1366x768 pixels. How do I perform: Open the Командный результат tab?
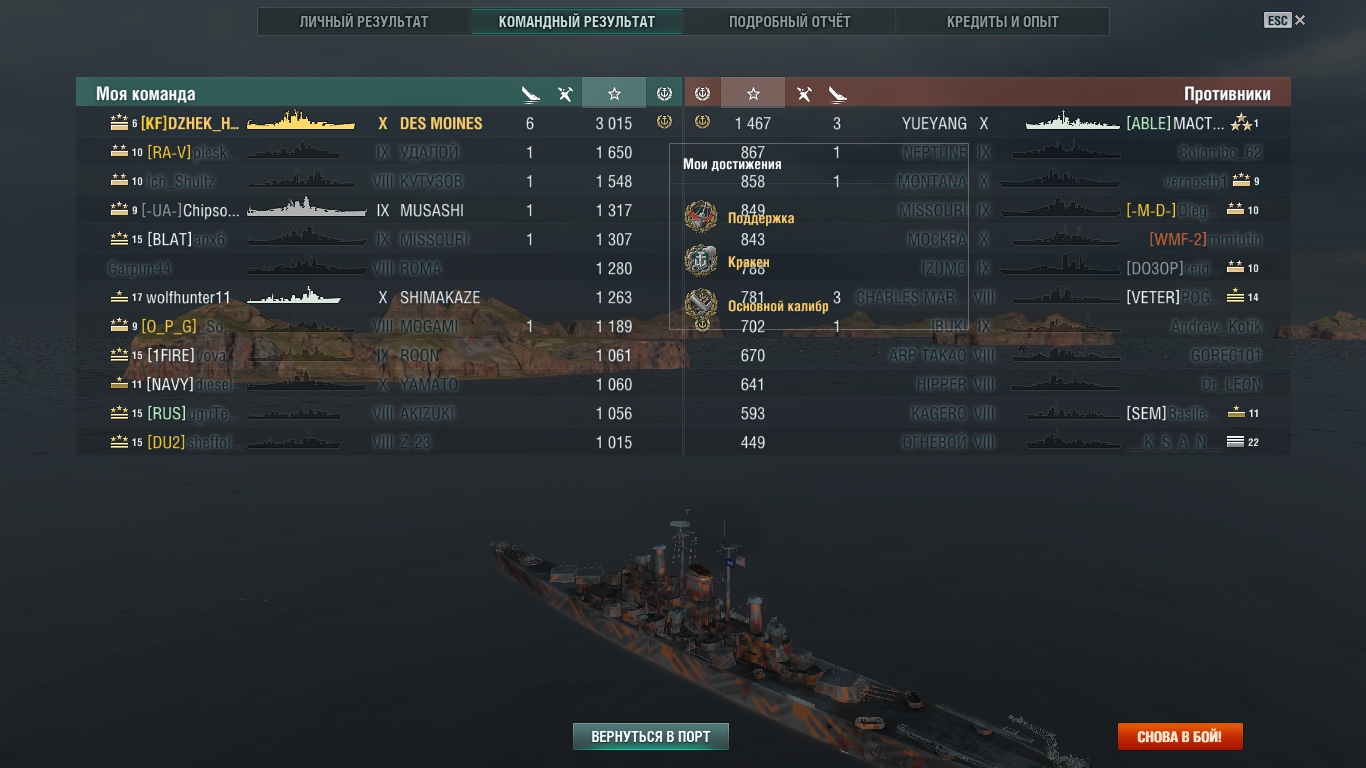pyautogui.click(x=577, y=22)
